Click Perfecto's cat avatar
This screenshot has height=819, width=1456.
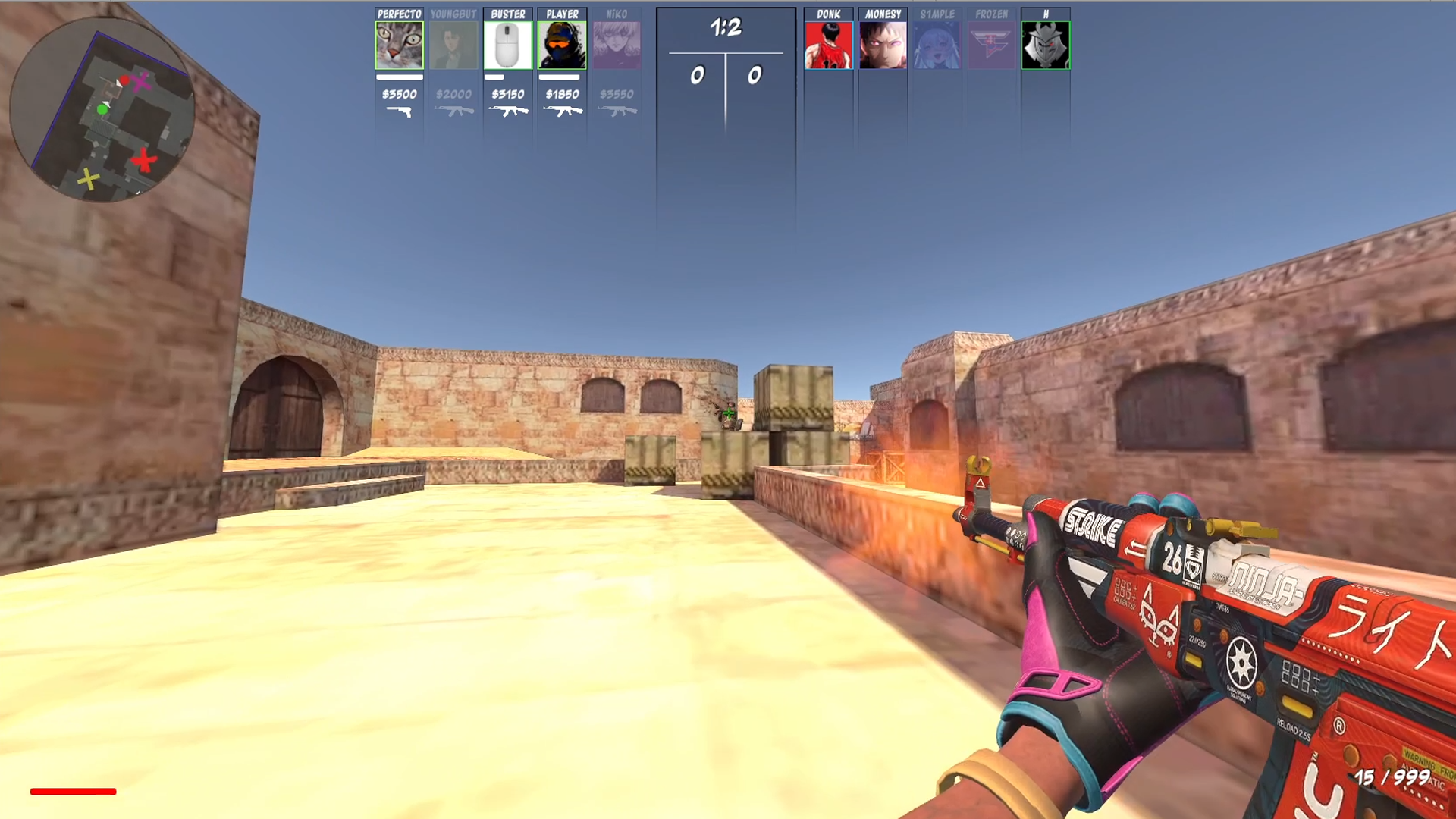398,44
